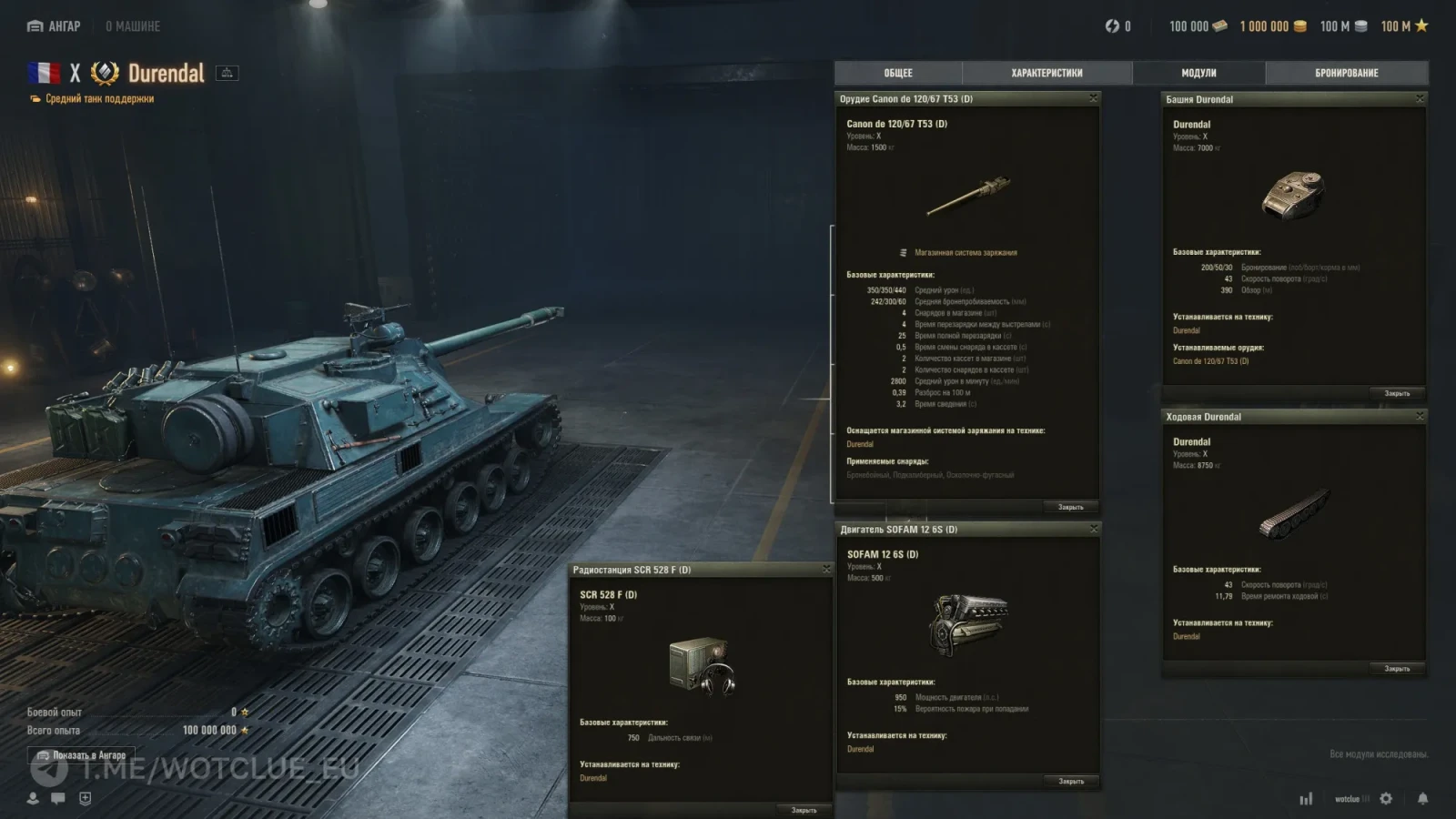Click Закрыть in the turret info panel
Viewport: 1456px width, 819px height.
(x=1397, y=393)
